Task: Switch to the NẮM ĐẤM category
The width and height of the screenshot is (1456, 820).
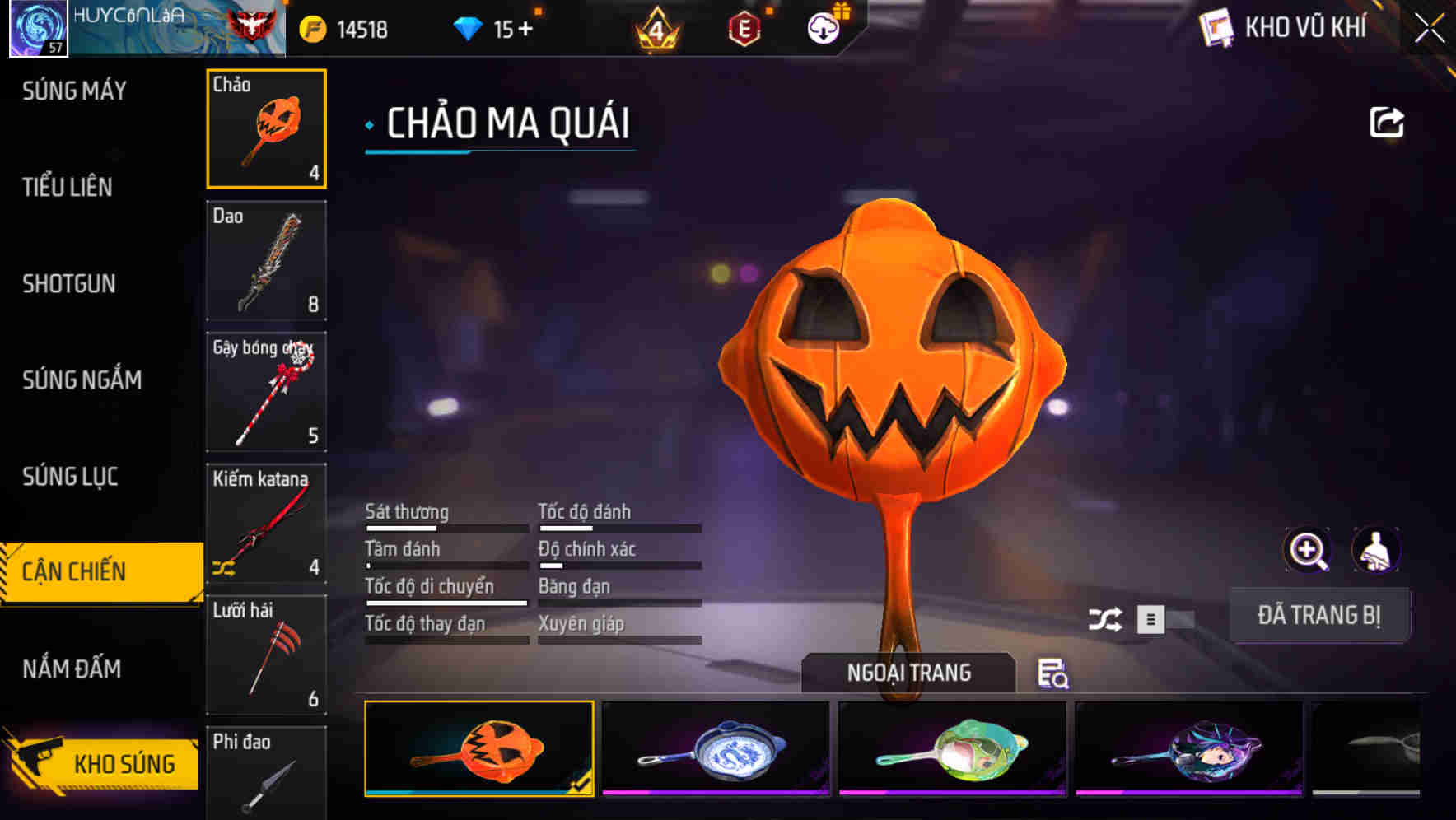Action: tap(72, 669)
